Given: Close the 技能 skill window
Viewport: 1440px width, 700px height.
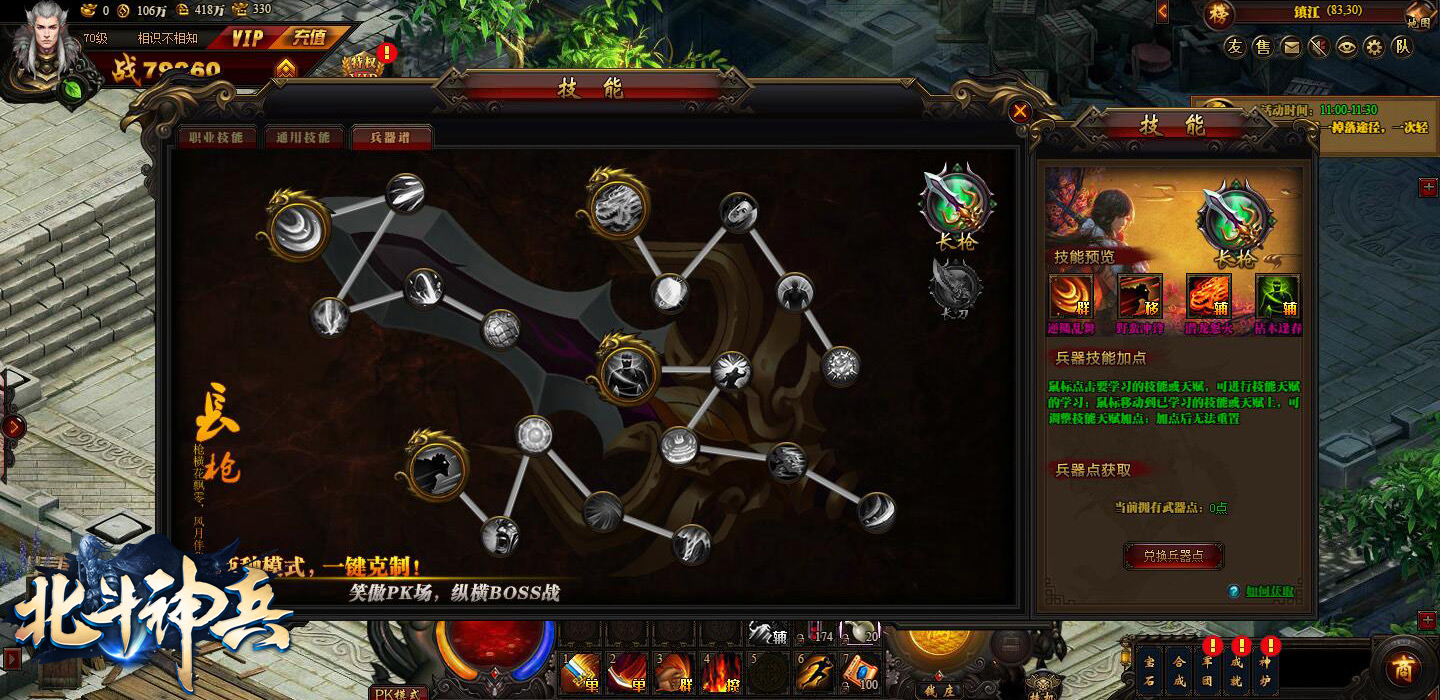Looking at the screenshot, I should click(1020, 112).
